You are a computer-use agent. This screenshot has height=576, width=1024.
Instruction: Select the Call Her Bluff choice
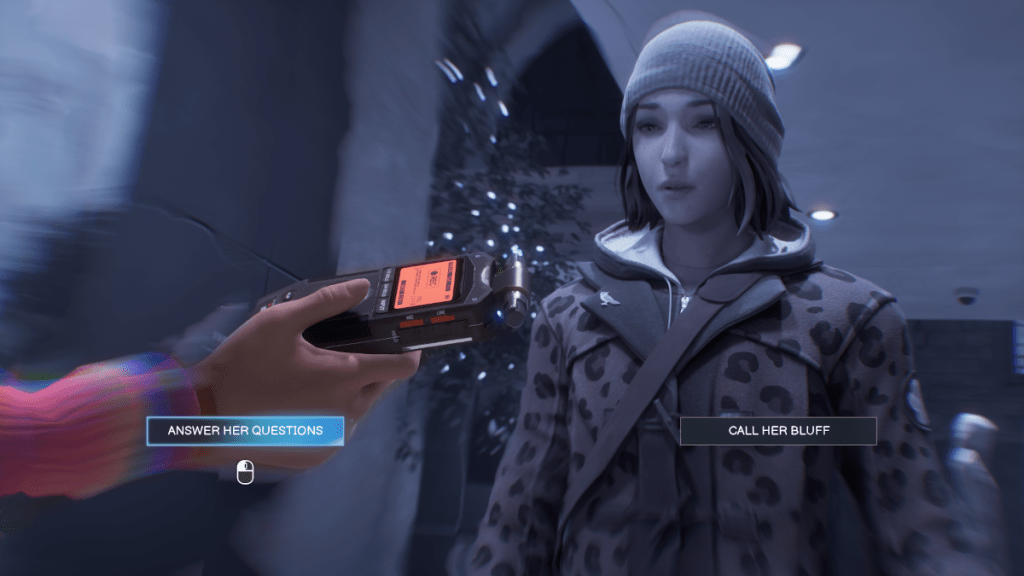(778, 431)
